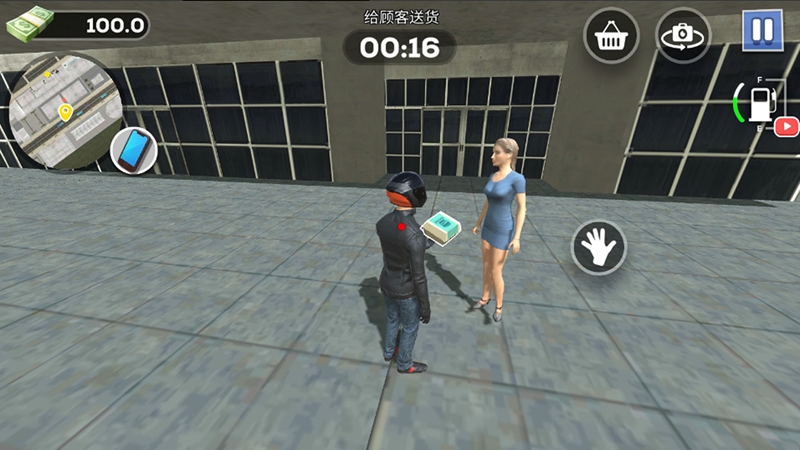Tap the red video ad icon
Viewport: 800px width, 450px height.
[x=786, y=126]
